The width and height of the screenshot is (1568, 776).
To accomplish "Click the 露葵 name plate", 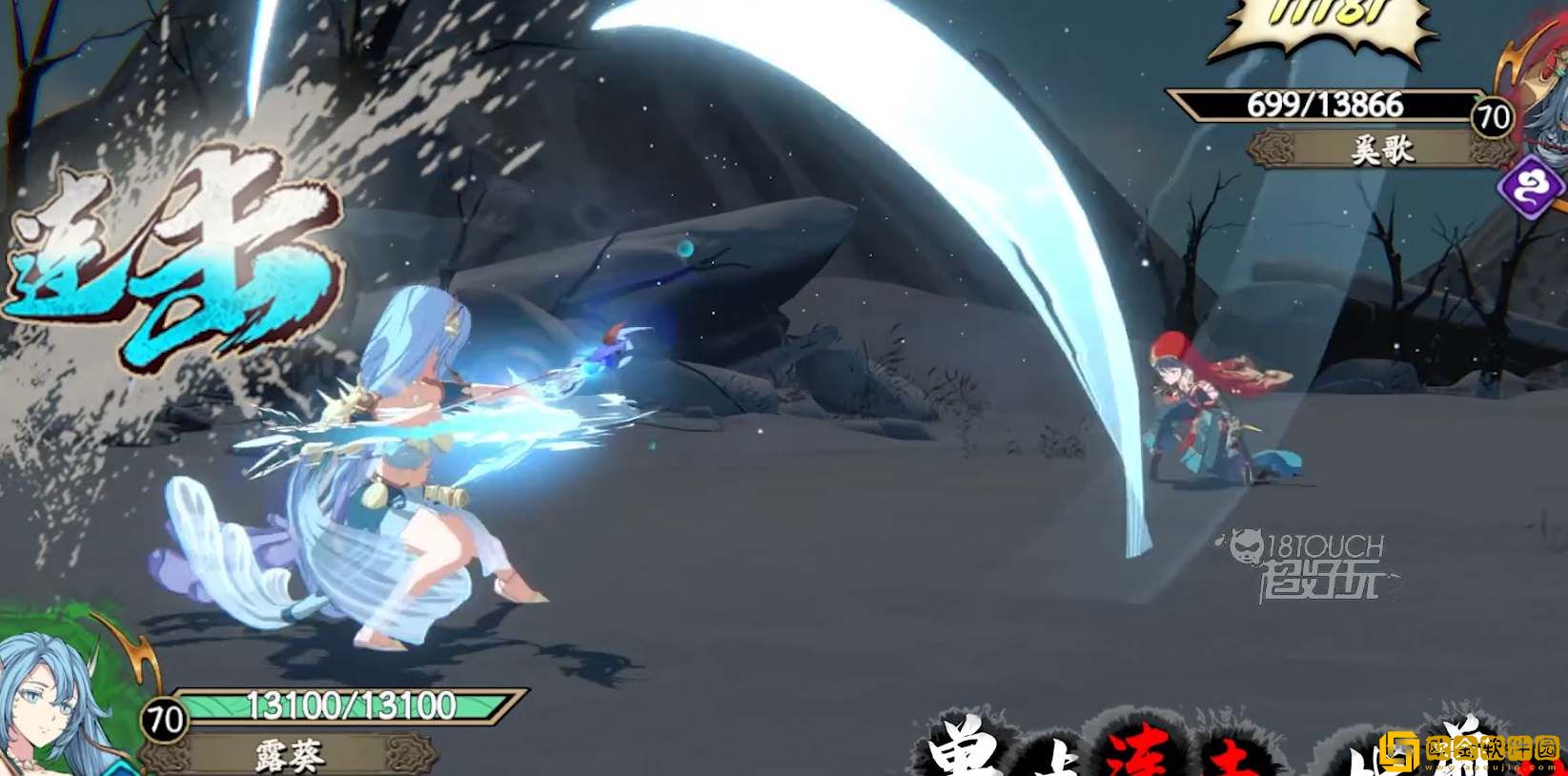I will [x=290, y=755].
